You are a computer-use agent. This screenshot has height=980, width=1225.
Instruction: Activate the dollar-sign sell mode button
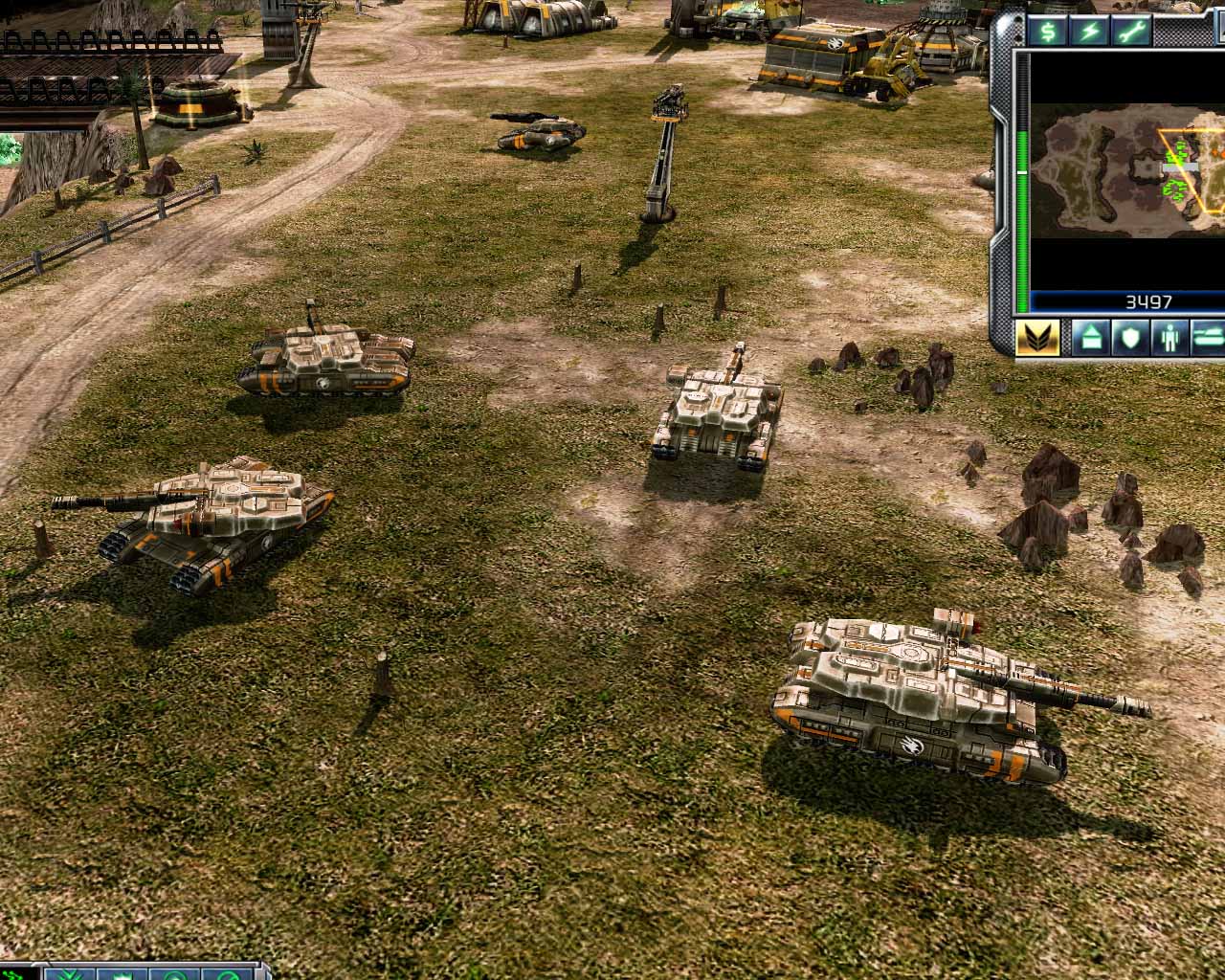click(1050, 31)
